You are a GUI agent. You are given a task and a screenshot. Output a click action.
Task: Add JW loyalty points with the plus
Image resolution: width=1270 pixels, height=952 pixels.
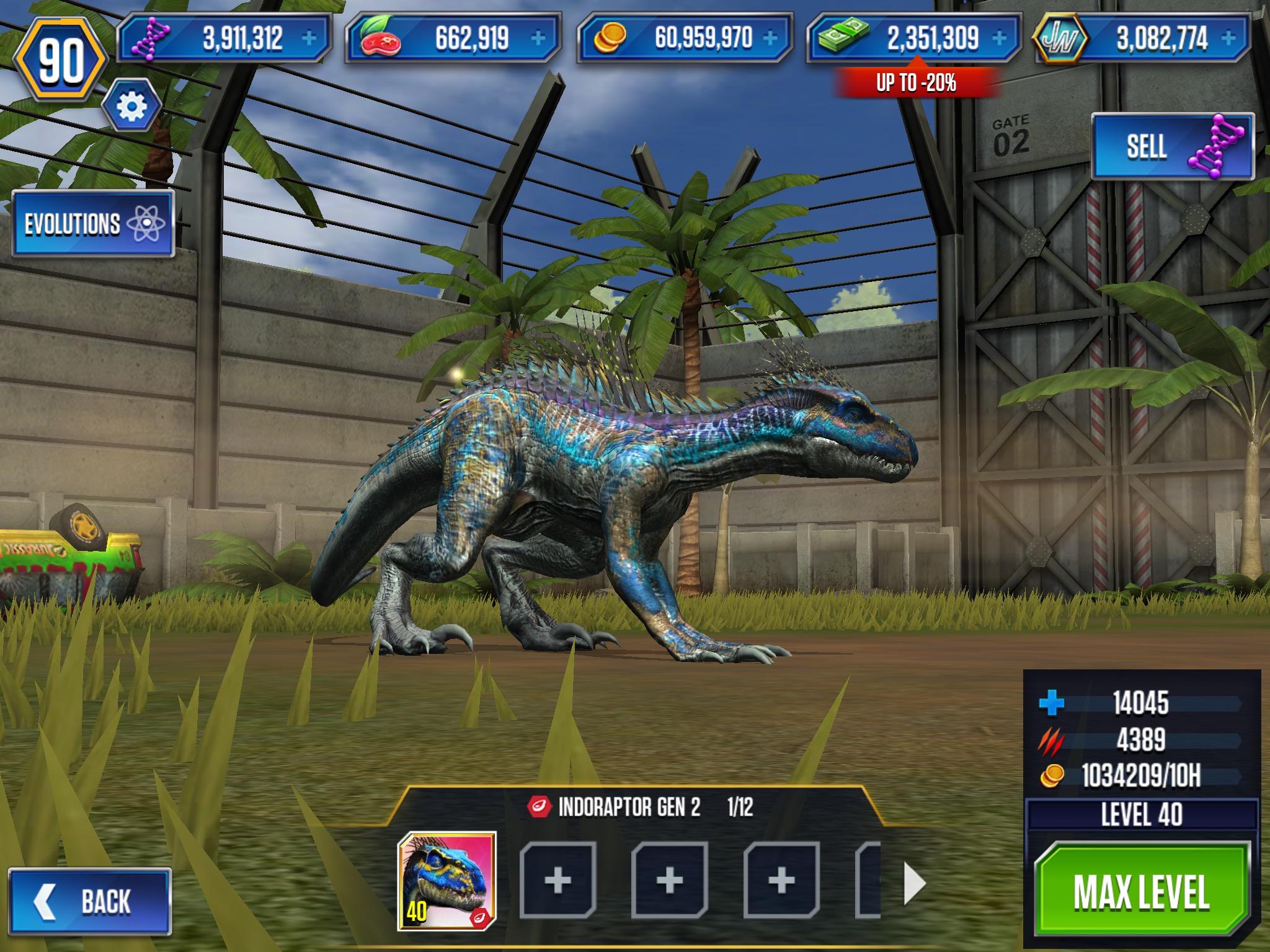tap(1229, 38)
